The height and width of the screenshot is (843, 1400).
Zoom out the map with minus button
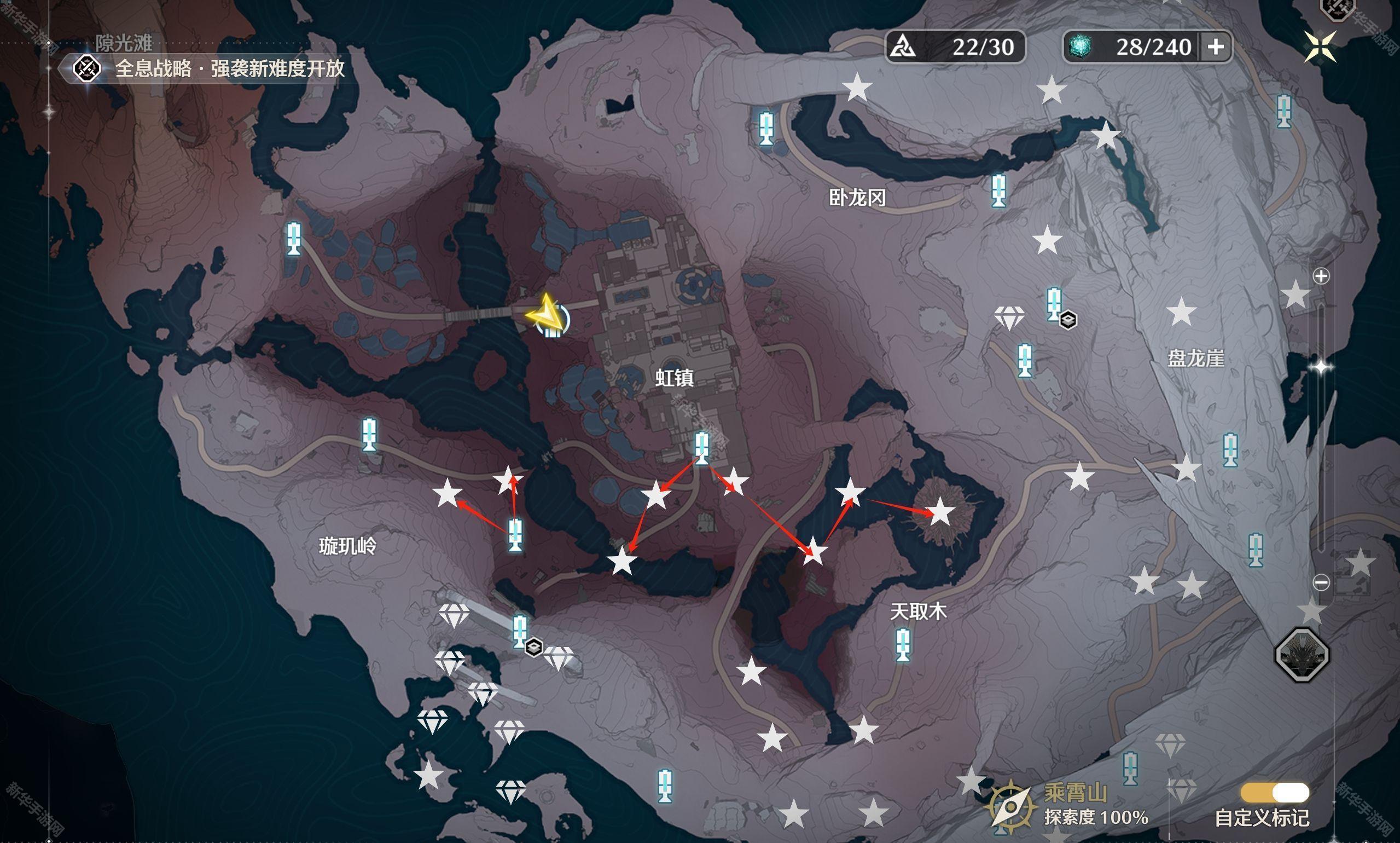(x=1321, y=582)
